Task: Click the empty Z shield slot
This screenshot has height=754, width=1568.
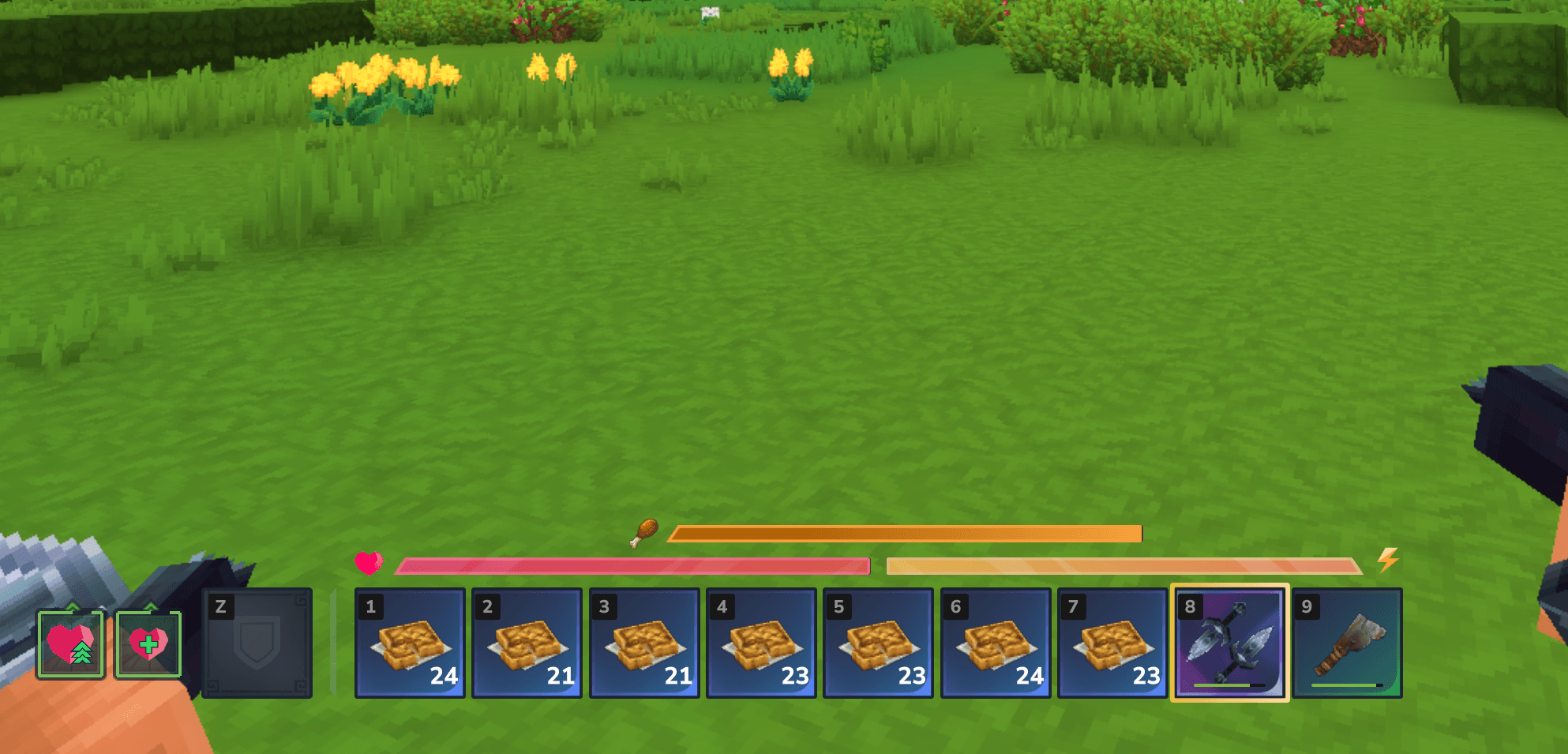Action: 257,642
